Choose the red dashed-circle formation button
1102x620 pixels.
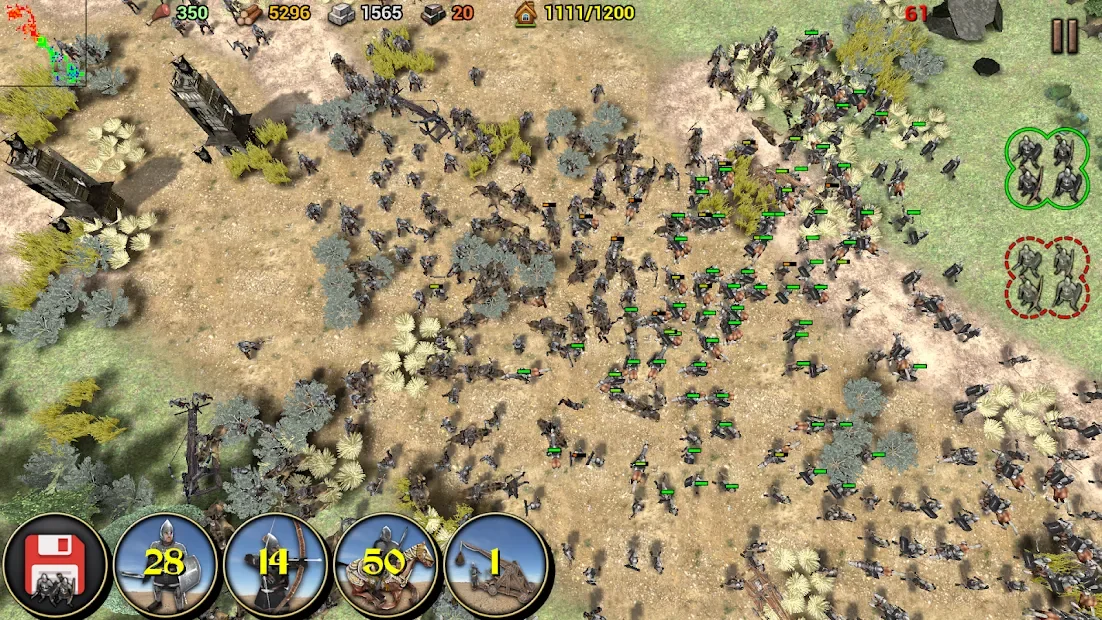point(1047,277)
